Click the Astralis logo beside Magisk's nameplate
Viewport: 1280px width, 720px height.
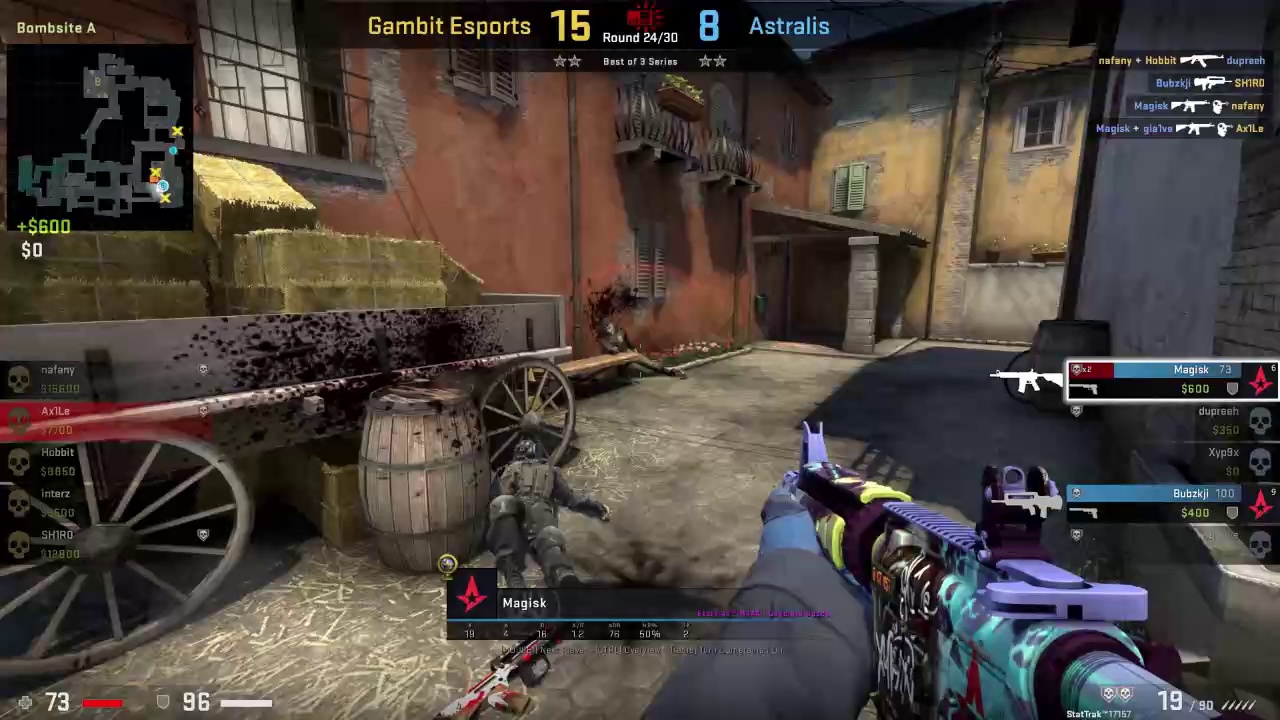pos(472,596)
